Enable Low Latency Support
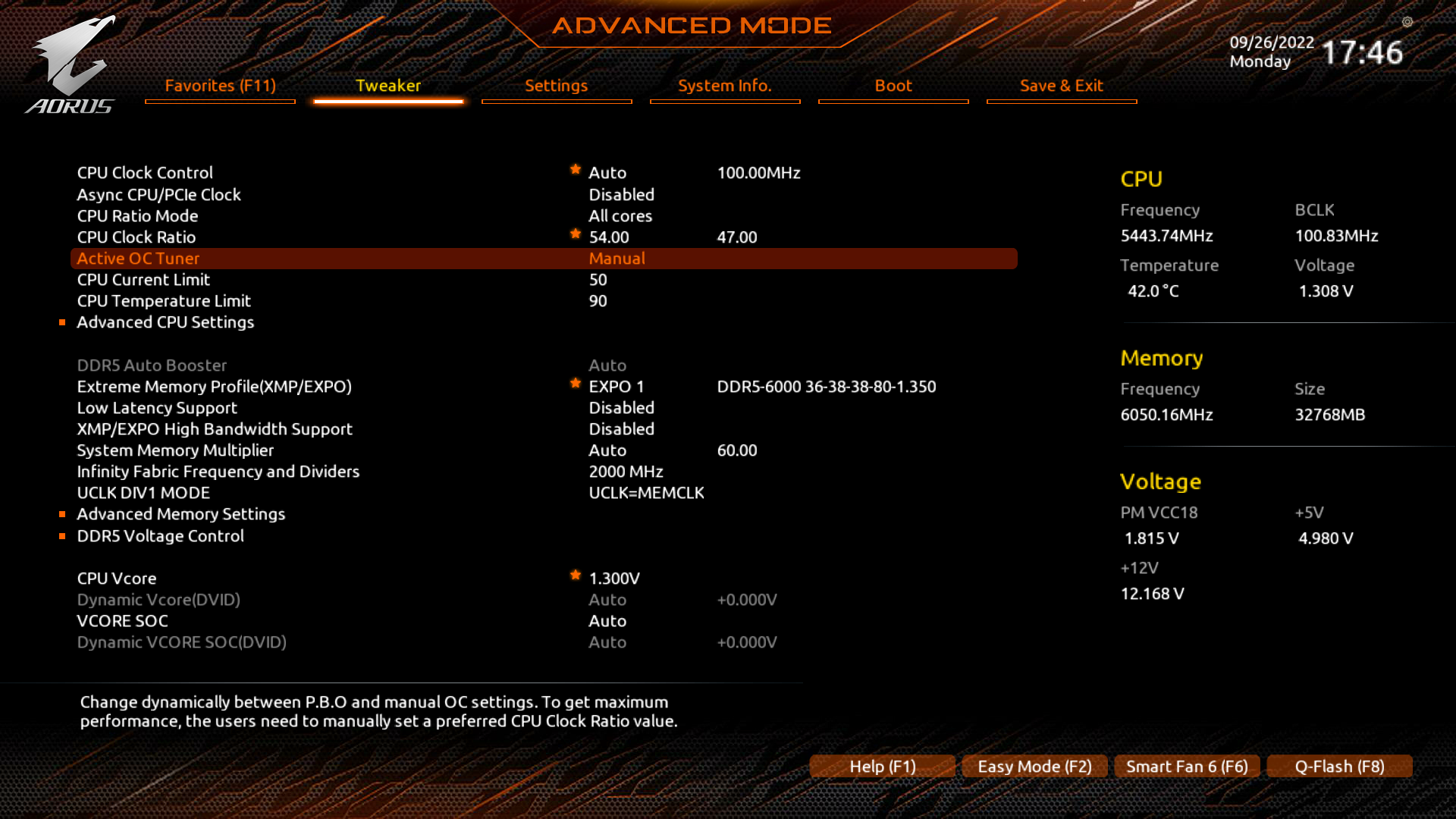Screen dimensions: 1456x819 (621, 407)
